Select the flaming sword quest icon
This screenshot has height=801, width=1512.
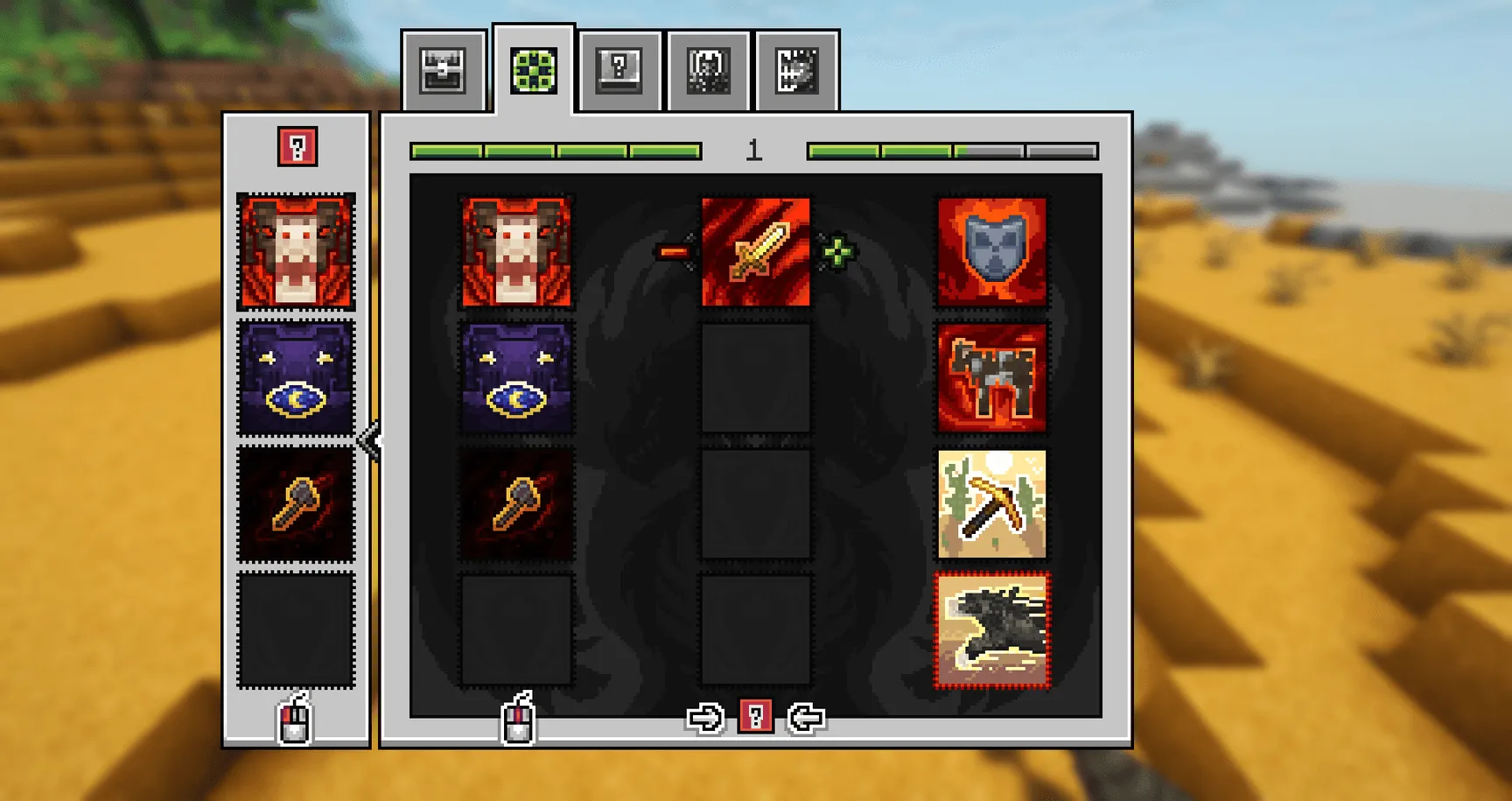(x=757, y=254)
